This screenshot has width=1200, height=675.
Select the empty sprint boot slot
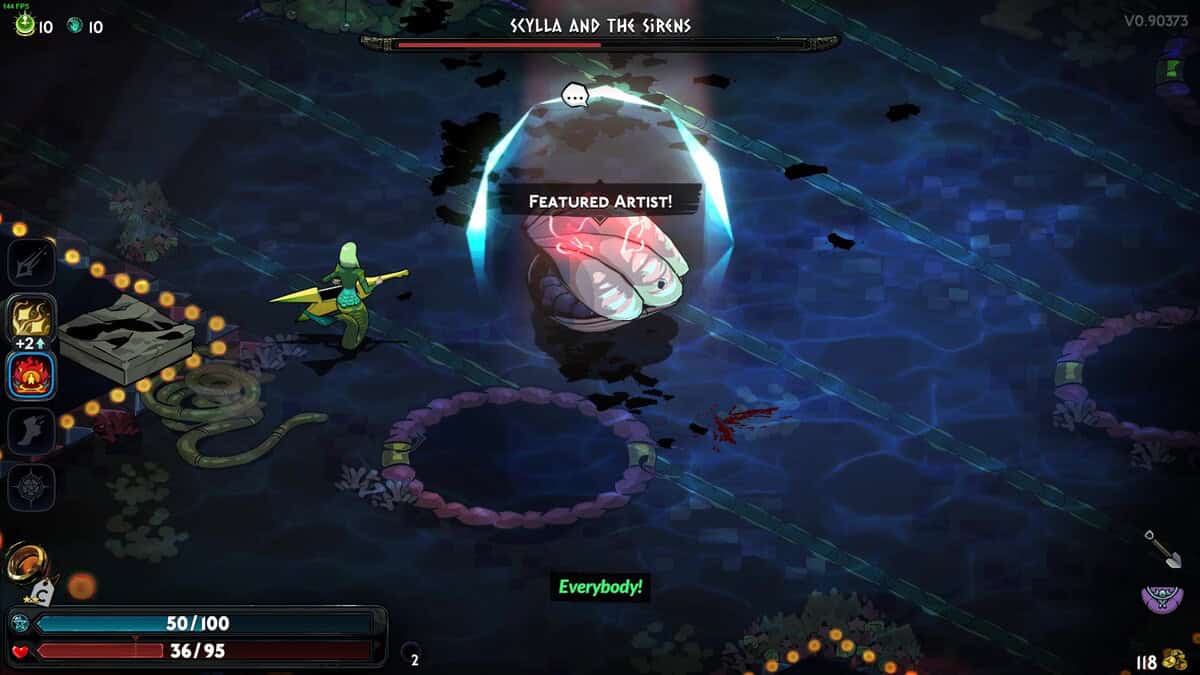[x=29, y=430]
